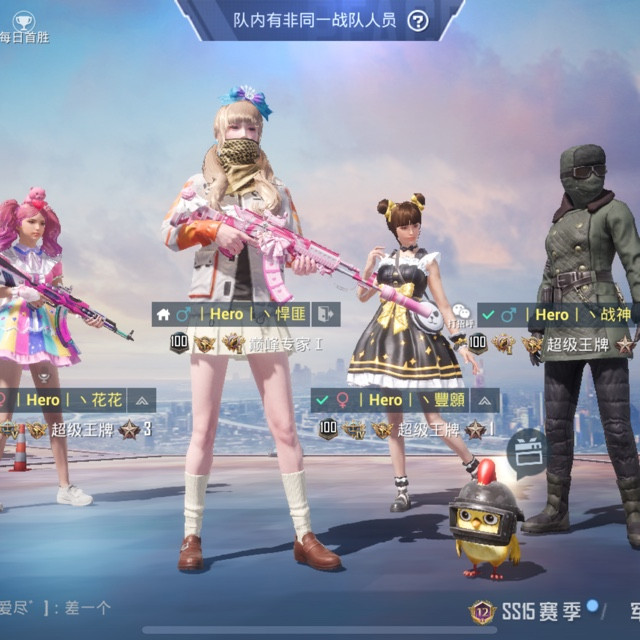
Task: Click the question mark help icon
Action: [417, 21]
